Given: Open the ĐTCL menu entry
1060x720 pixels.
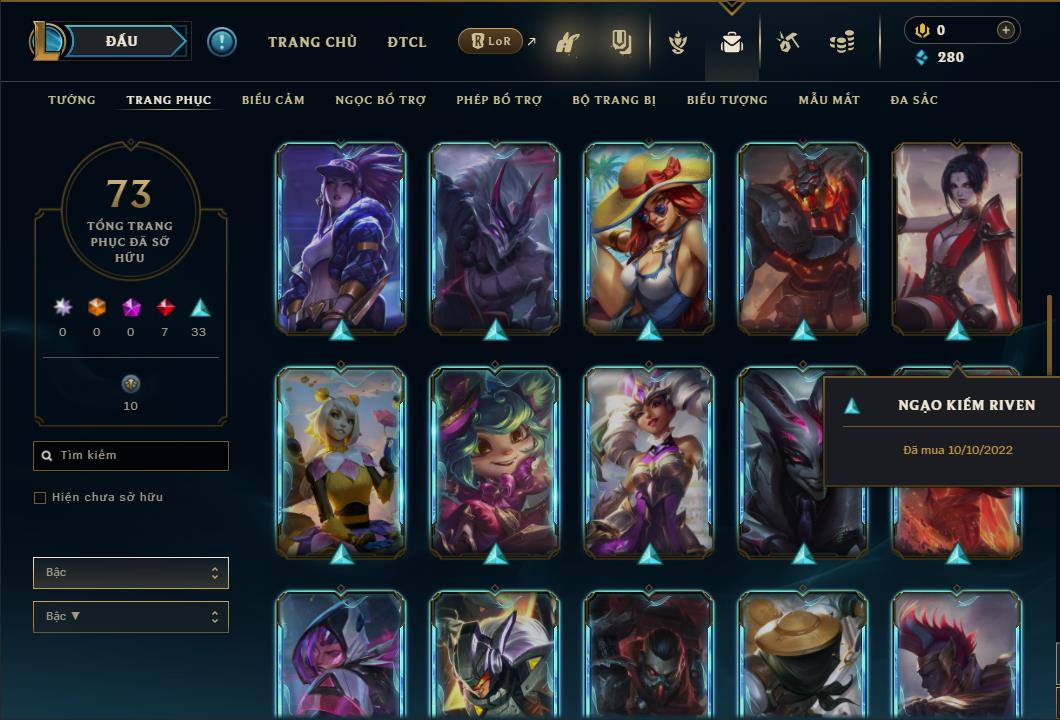Looking at the screenshot, I should point(407,42).
